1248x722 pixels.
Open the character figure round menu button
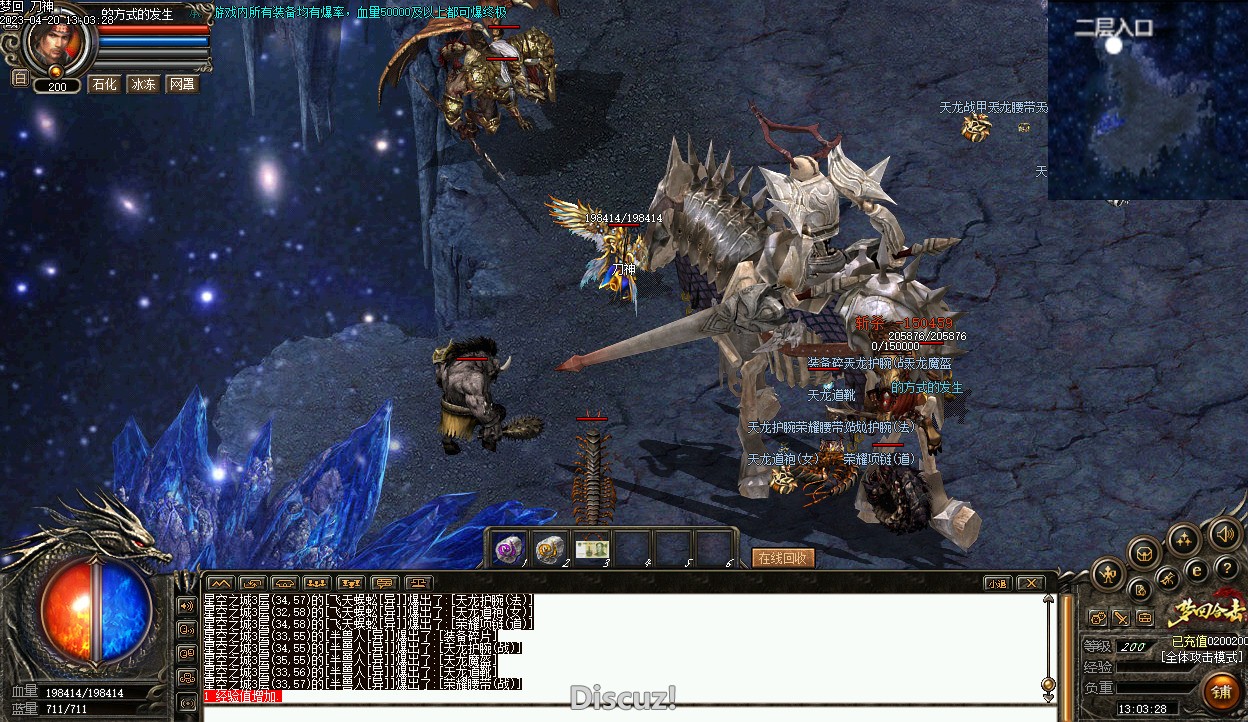tap(1109, 574)
